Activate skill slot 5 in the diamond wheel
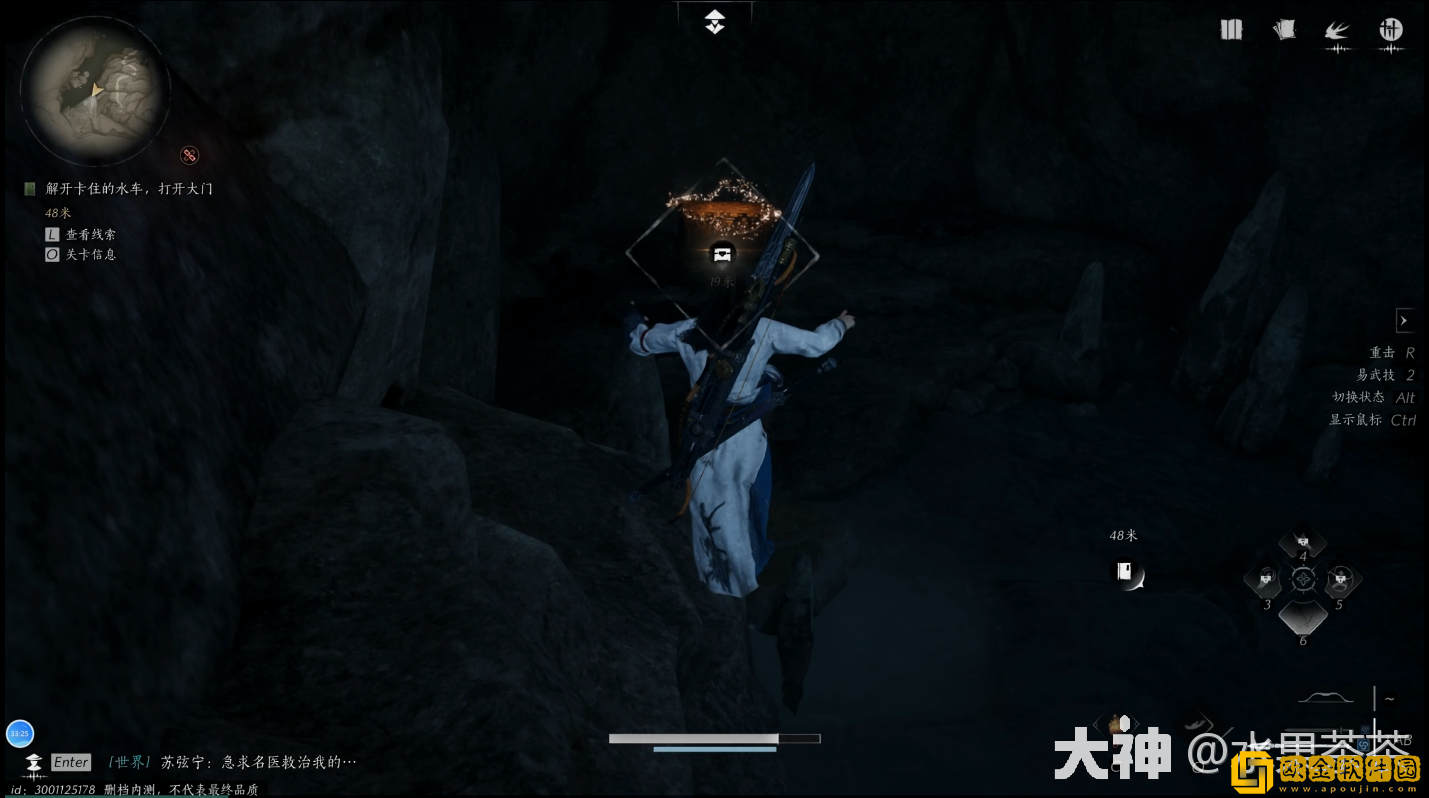This screenshot has height=798, width=1429. 1339,579
